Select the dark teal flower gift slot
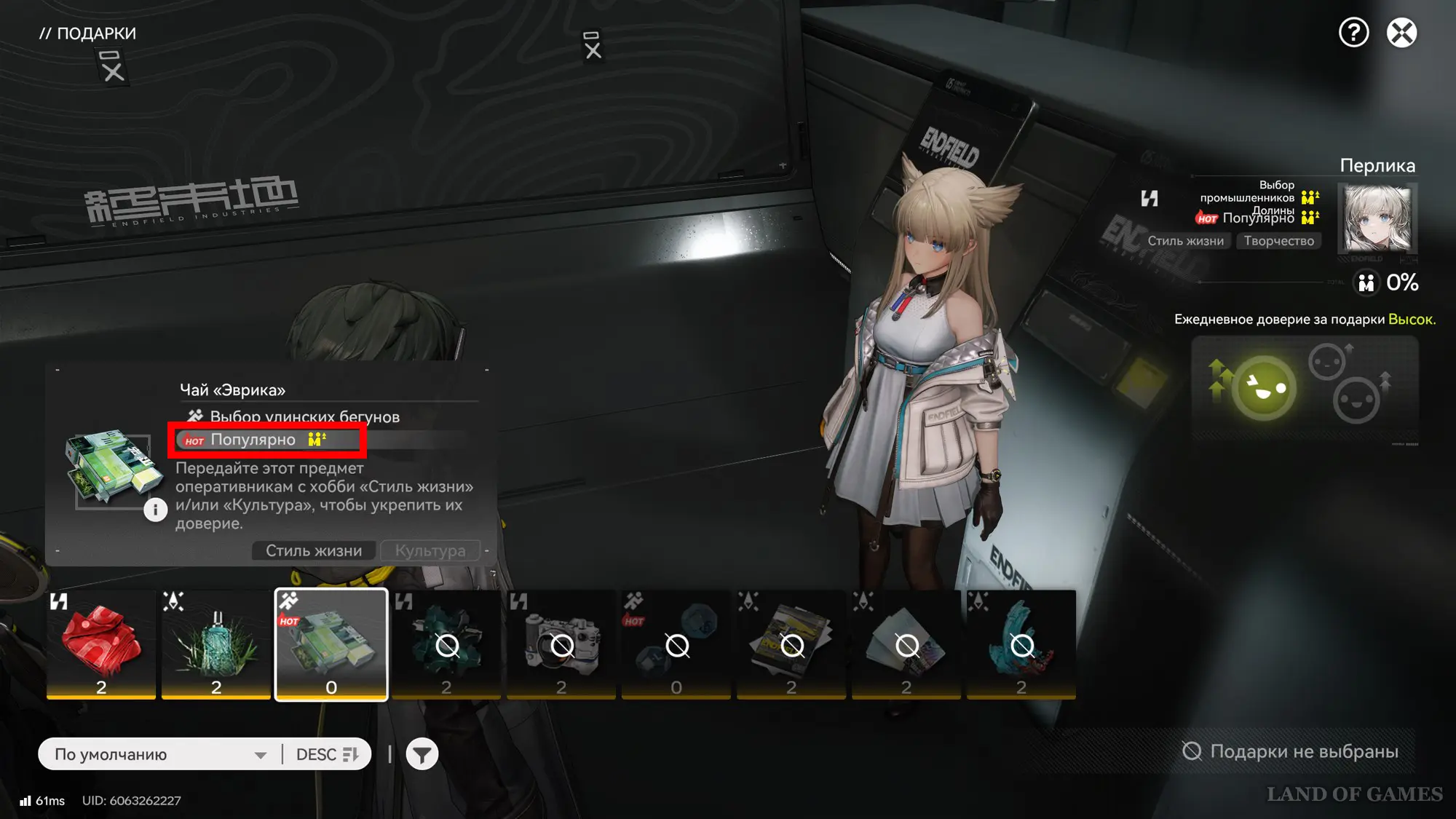Viewport: 1456px width, 819px height. [x=446, y=644]
